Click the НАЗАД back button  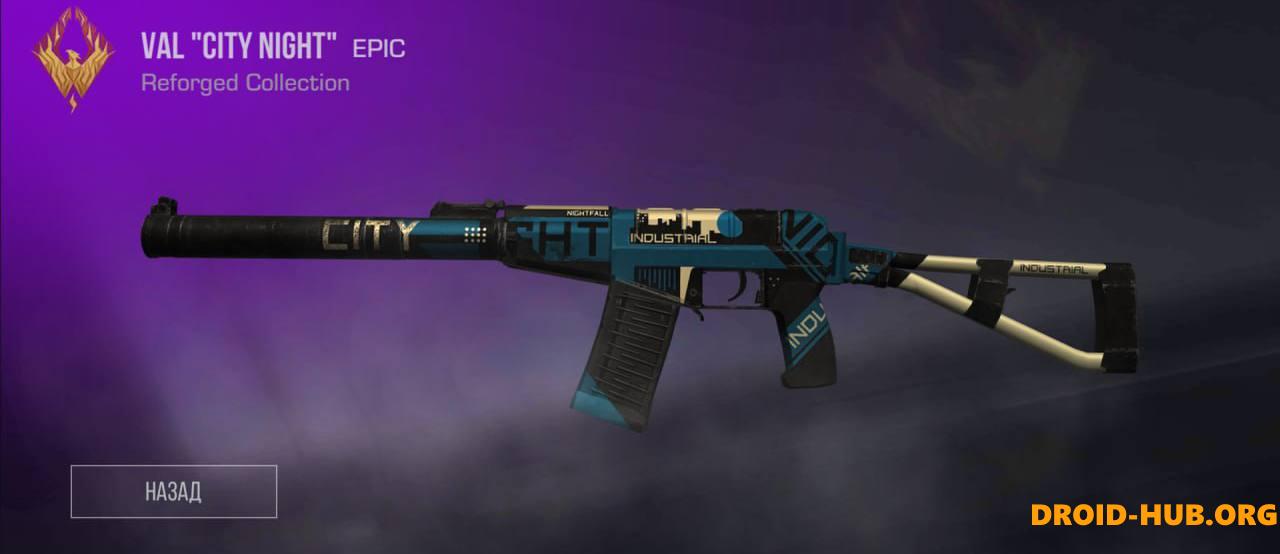coord(173,492)
